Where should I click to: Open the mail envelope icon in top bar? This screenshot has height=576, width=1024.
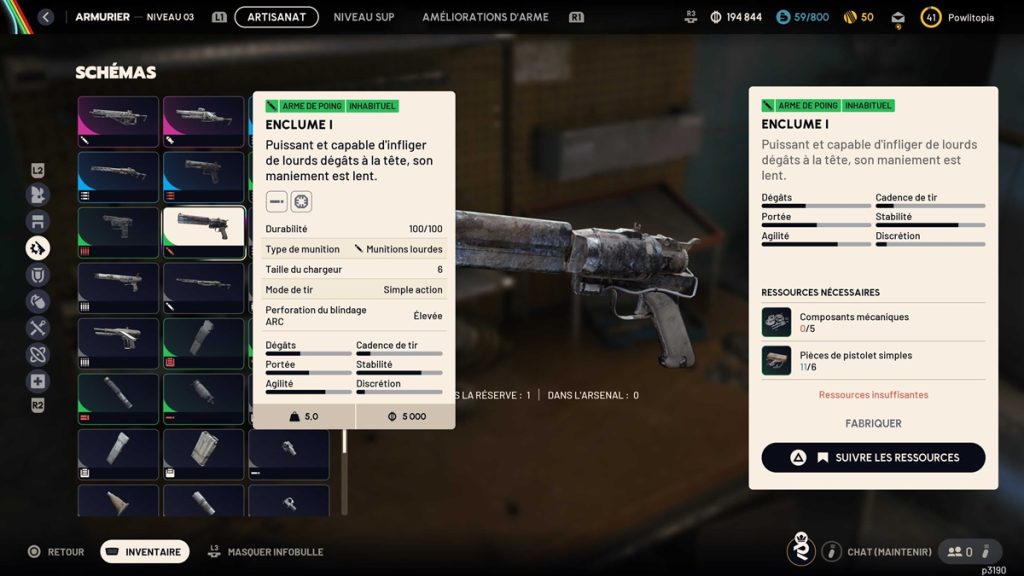pos(898,17)
